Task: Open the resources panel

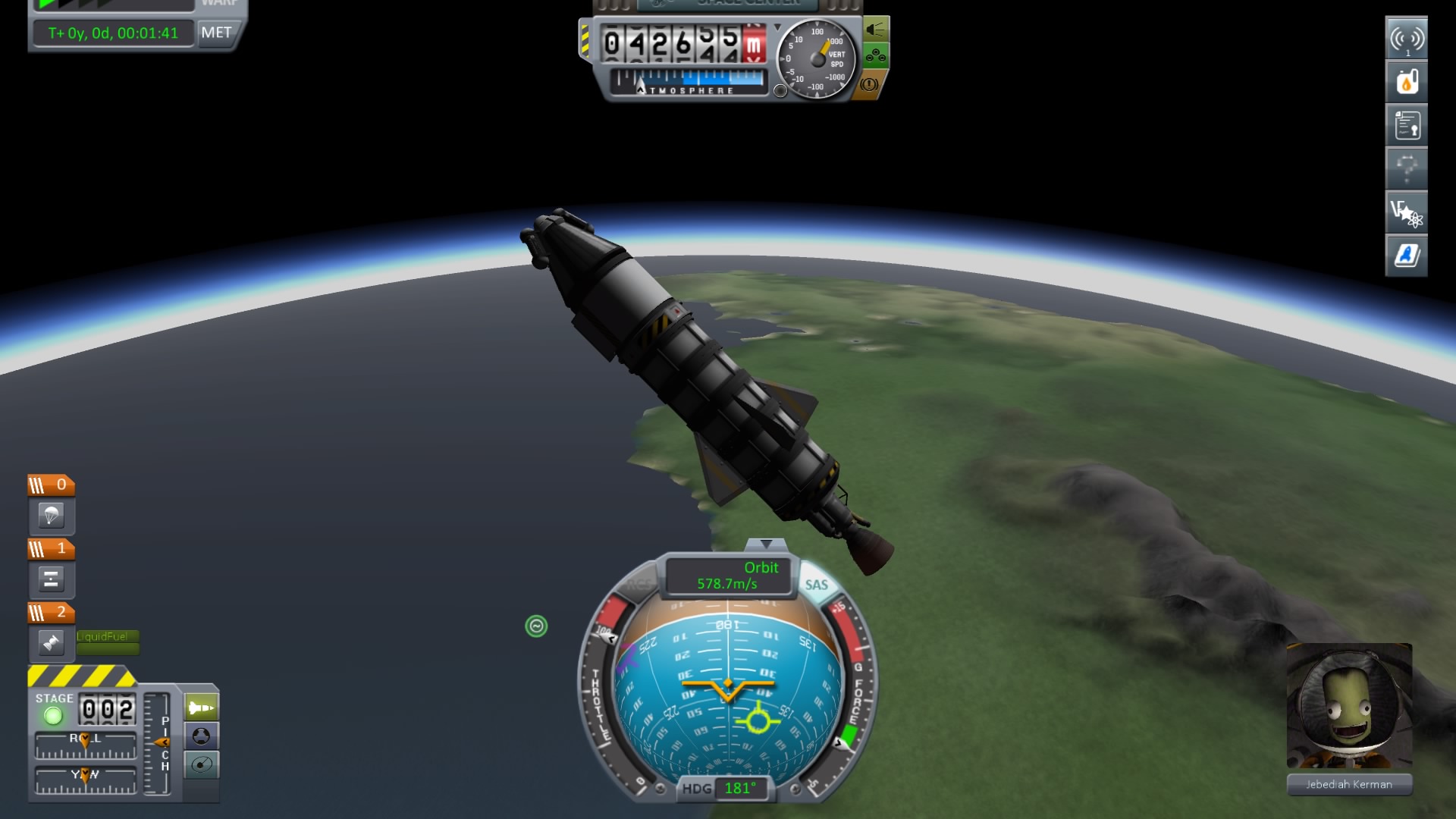Action: point(1407,82)
